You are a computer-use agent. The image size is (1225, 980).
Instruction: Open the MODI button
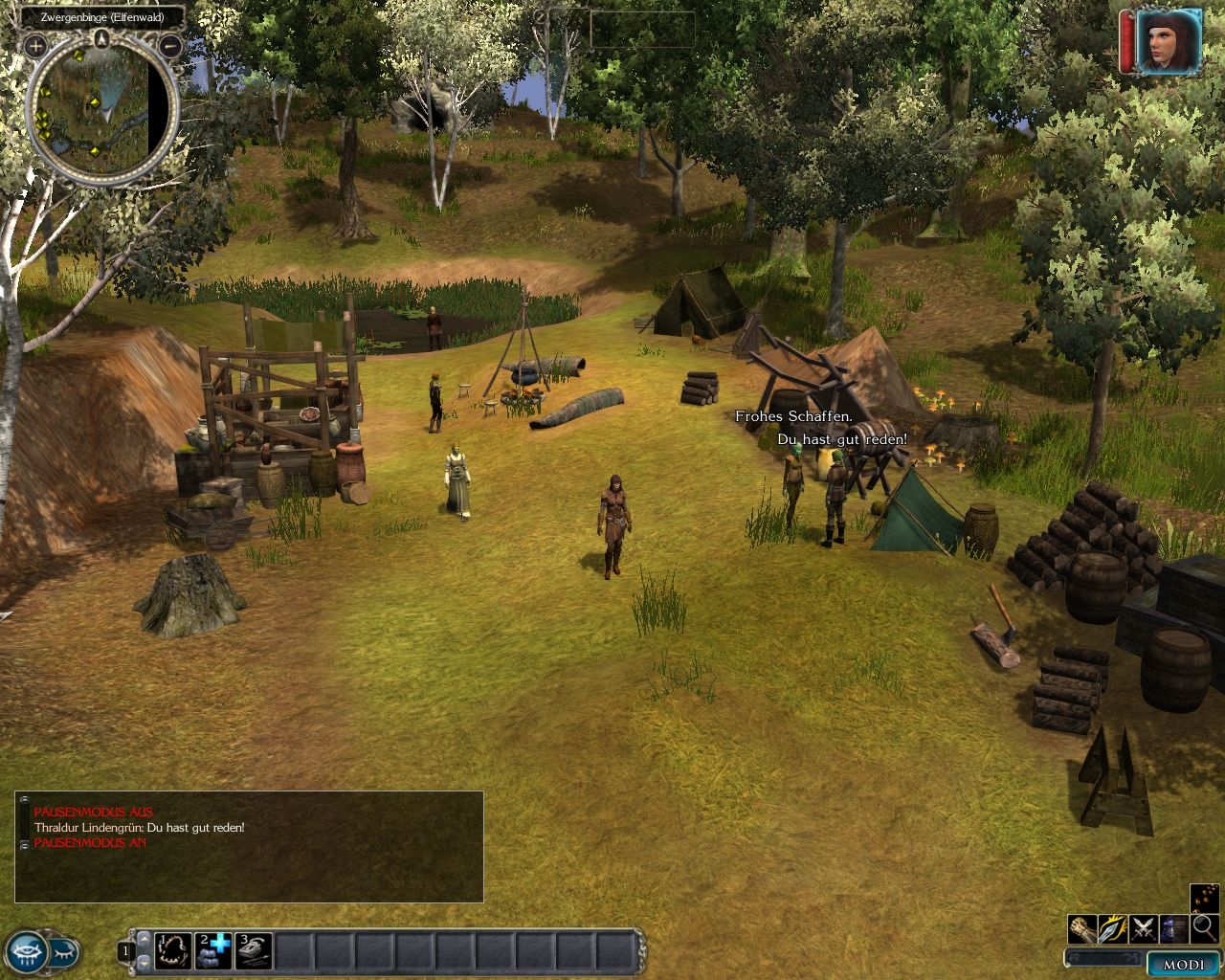[x=1184, y=965]
